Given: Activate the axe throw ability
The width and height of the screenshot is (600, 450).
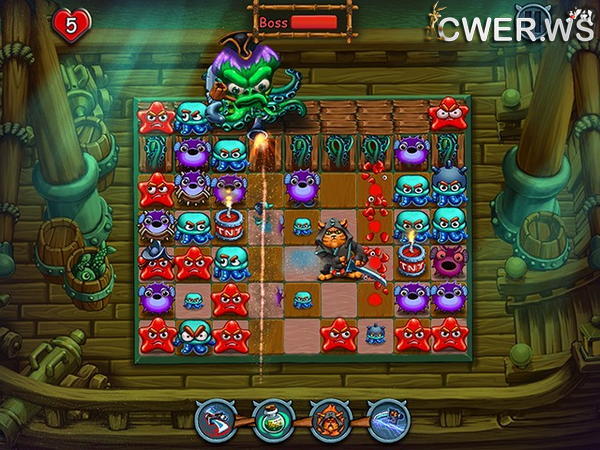Looking at the screenshot, I should (214, 420).
